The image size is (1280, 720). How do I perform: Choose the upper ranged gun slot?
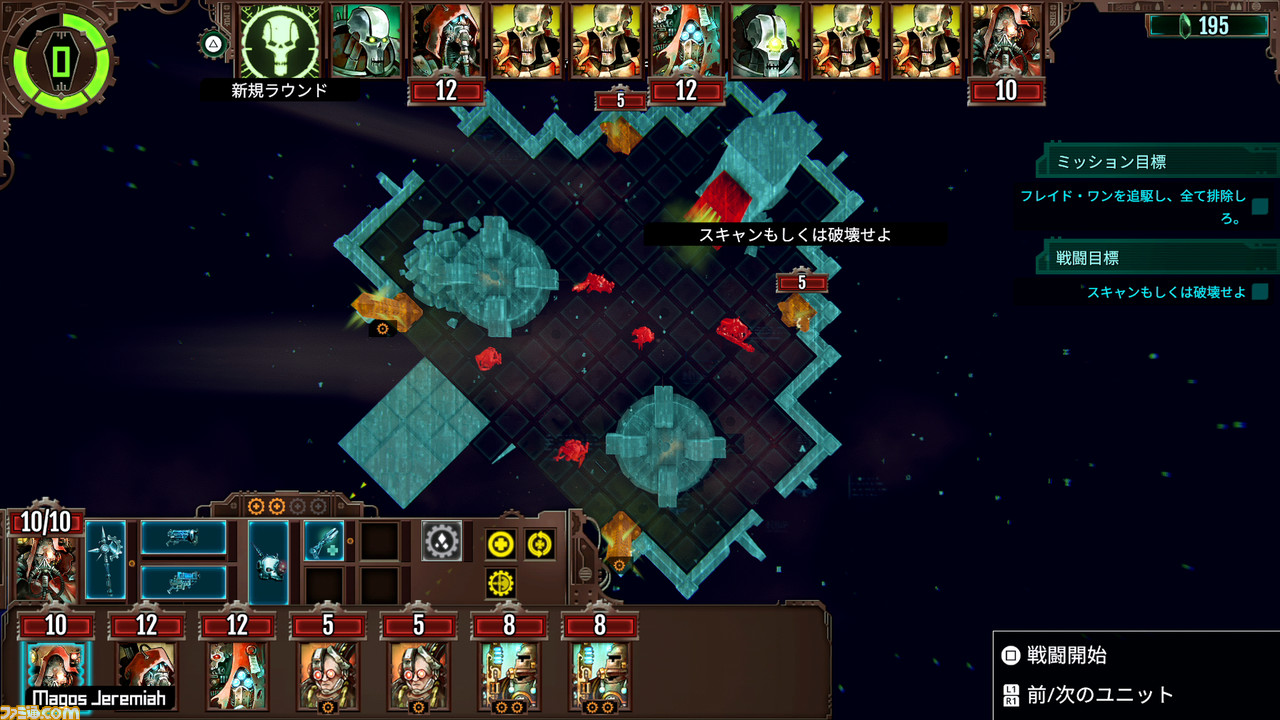pyautogui.click(x=183, y=537)
